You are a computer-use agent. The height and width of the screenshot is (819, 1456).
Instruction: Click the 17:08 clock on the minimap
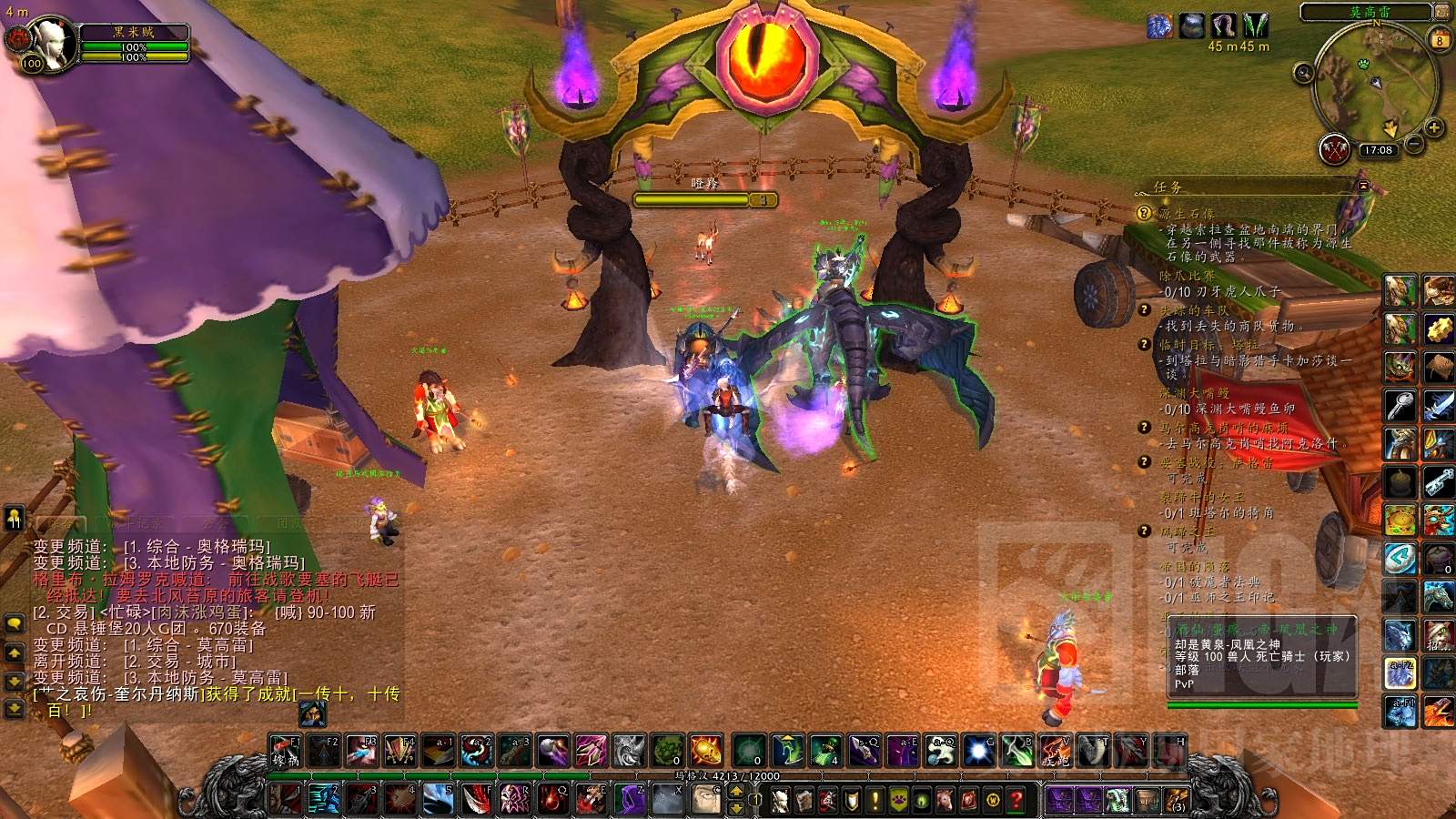tap(1378, 150)
